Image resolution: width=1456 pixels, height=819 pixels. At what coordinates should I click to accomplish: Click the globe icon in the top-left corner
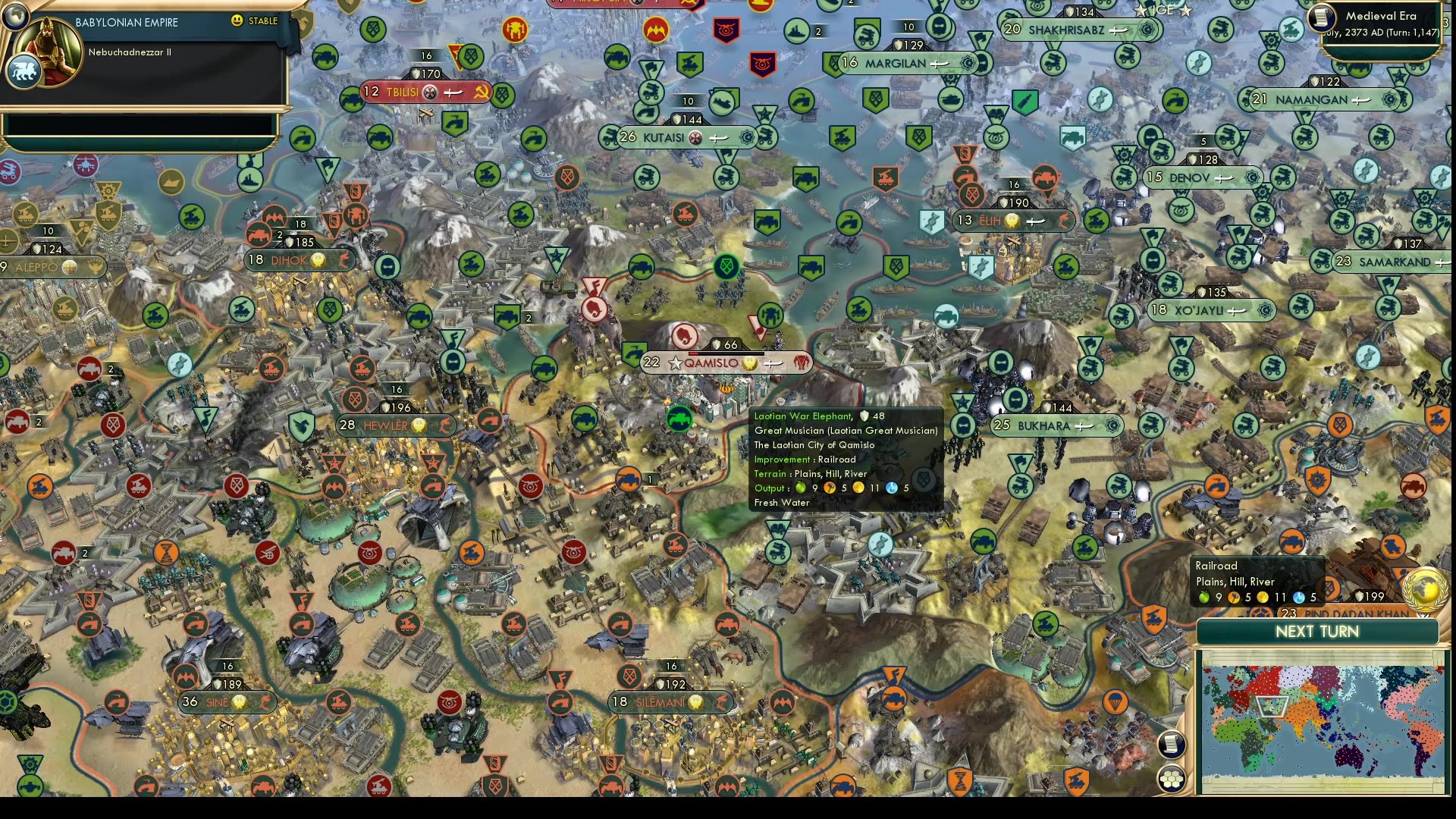15,15
